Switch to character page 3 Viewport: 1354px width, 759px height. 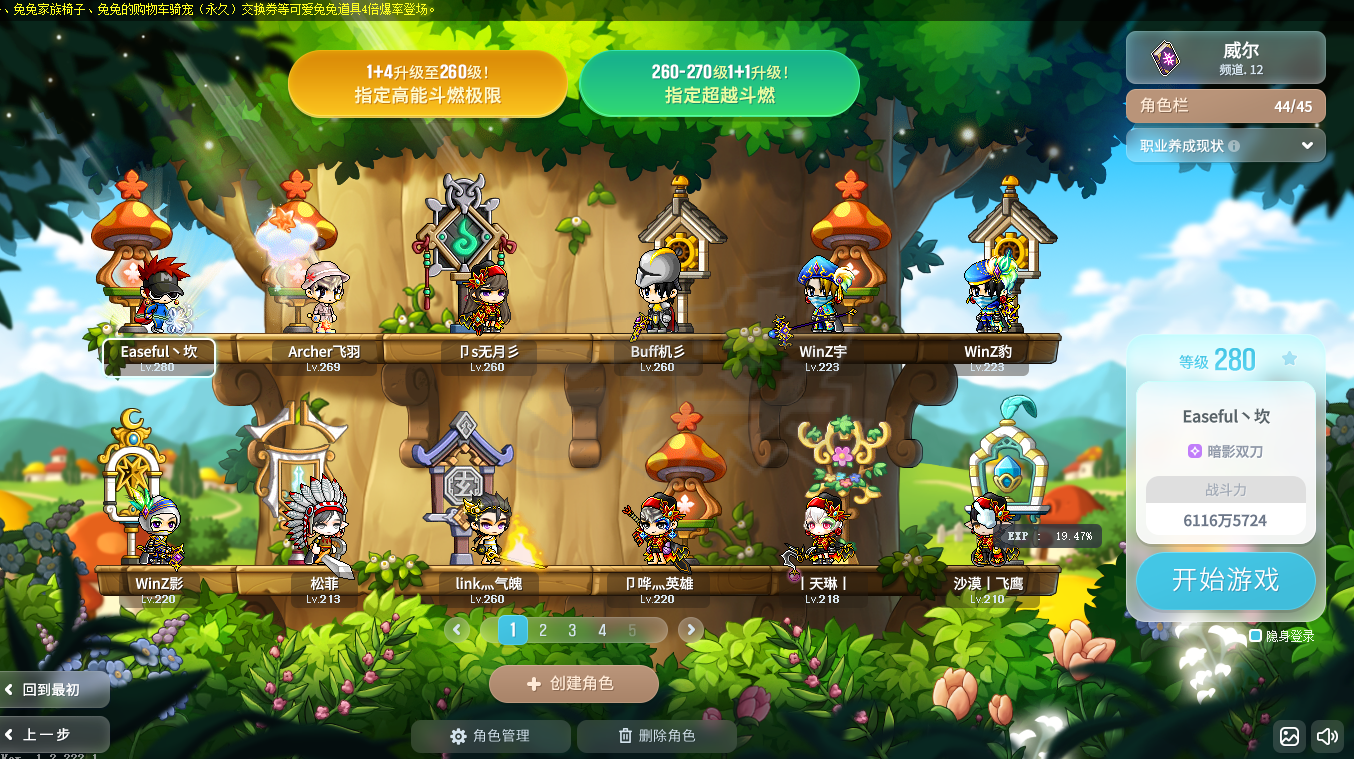pos(573,630)
